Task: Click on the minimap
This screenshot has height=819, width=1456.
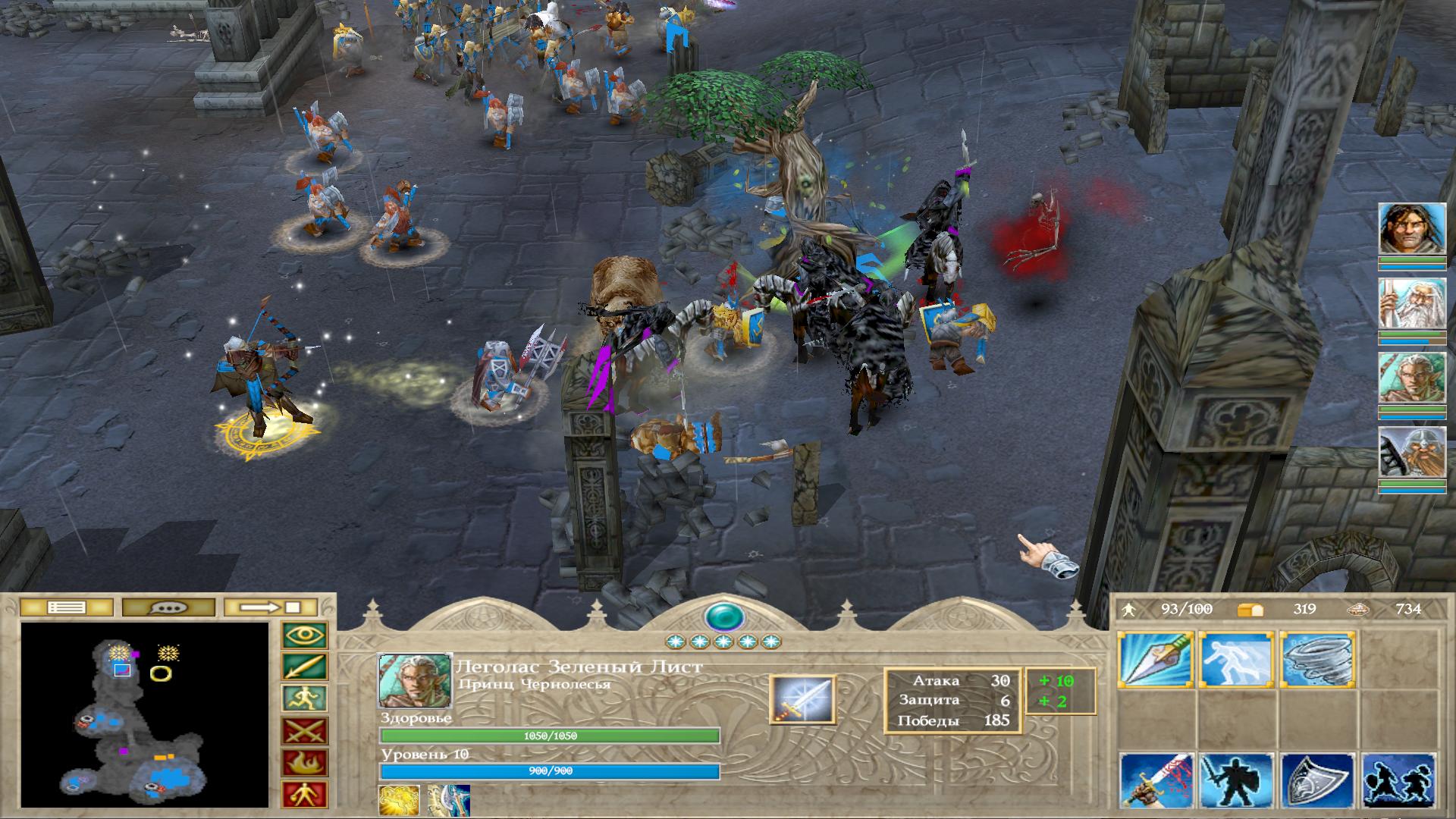Action: pos(145,714)
